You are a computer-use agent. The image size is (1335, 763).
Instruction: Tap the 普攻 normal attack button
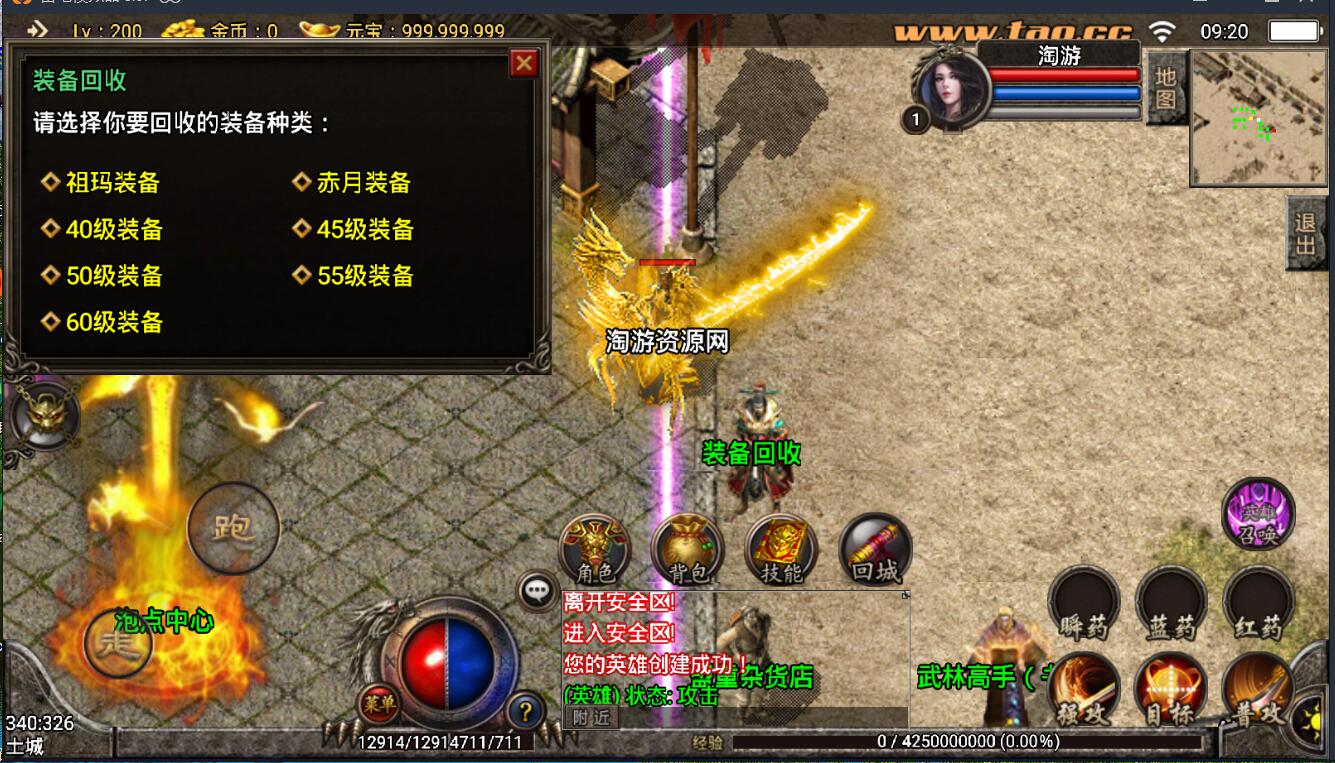pyautogui.click(x=1258, y=690)
